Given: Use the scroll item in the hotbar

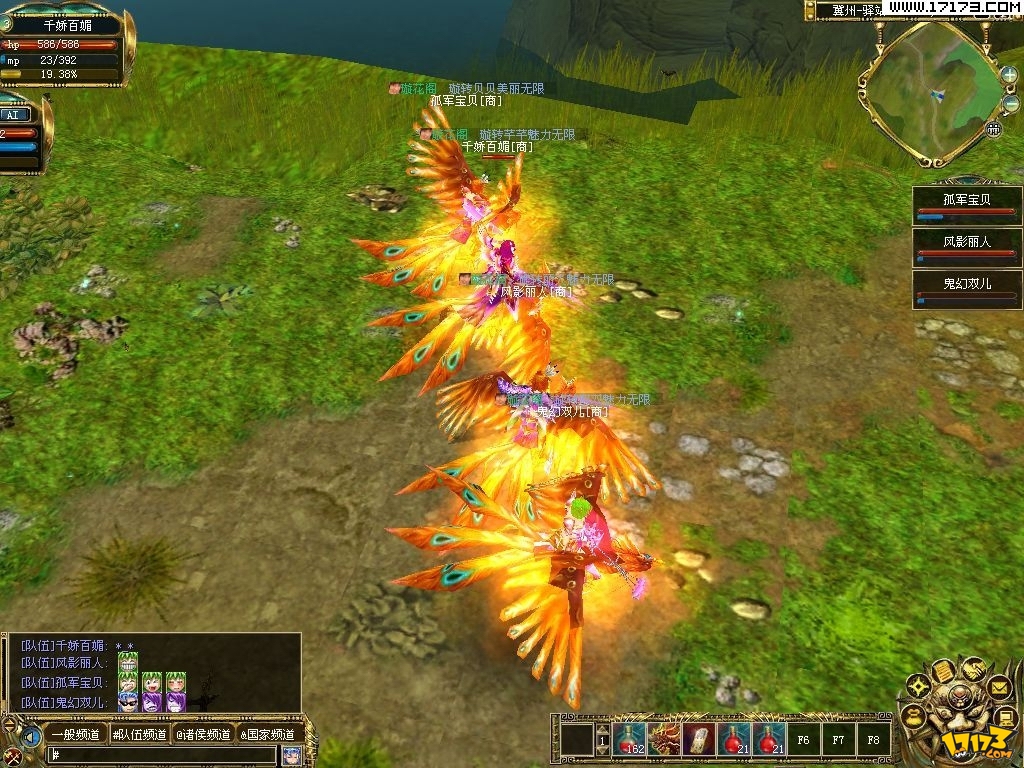Looking at the screenshot, I should click(699, 740).
